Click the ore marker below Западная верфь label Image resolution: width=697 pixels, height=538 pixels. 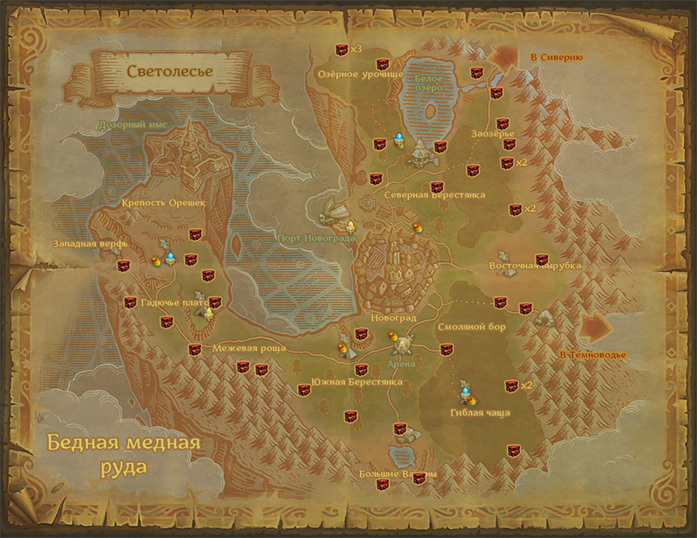click(124, 265)
